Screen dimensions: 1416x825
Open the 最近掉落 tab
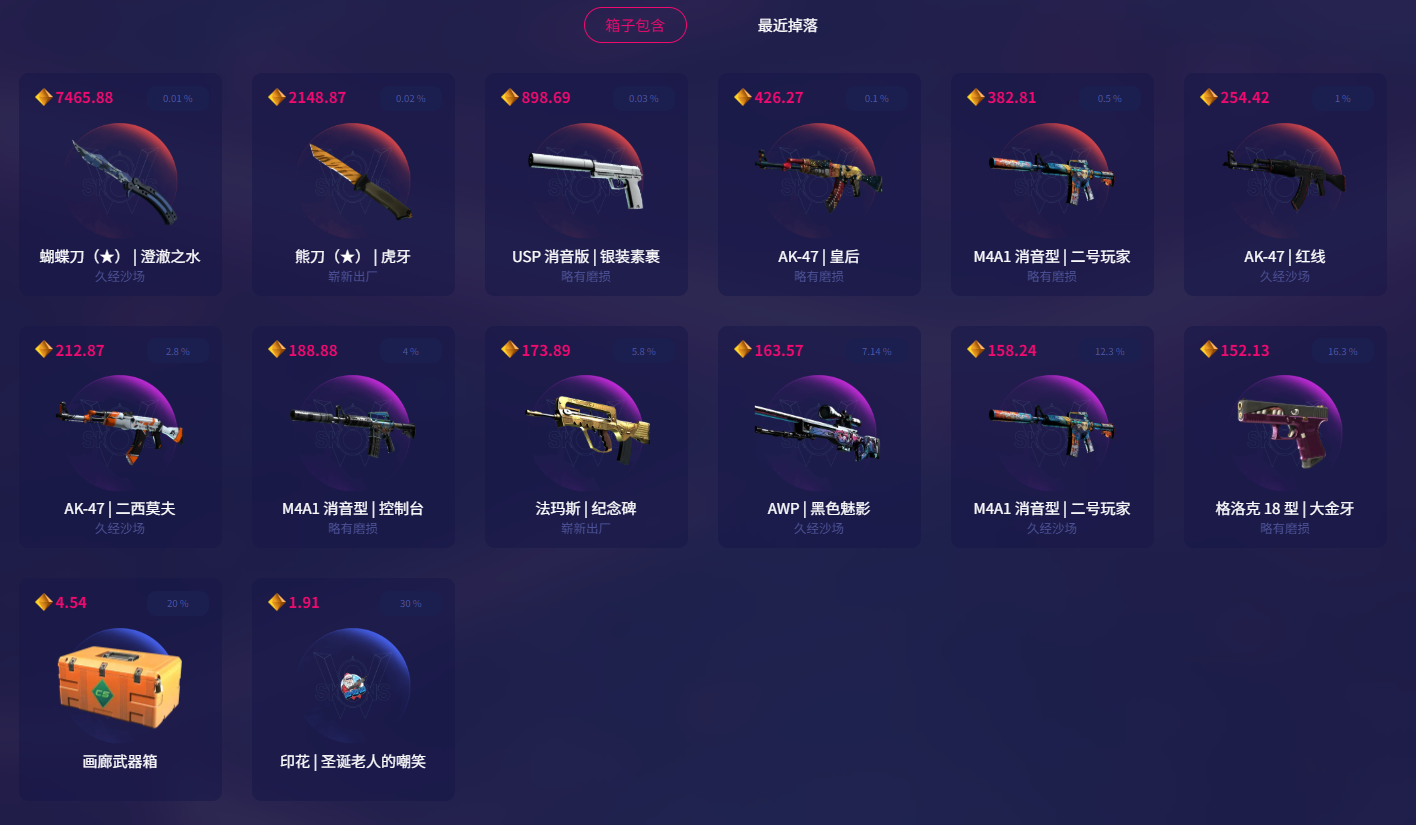pos(787,25)
